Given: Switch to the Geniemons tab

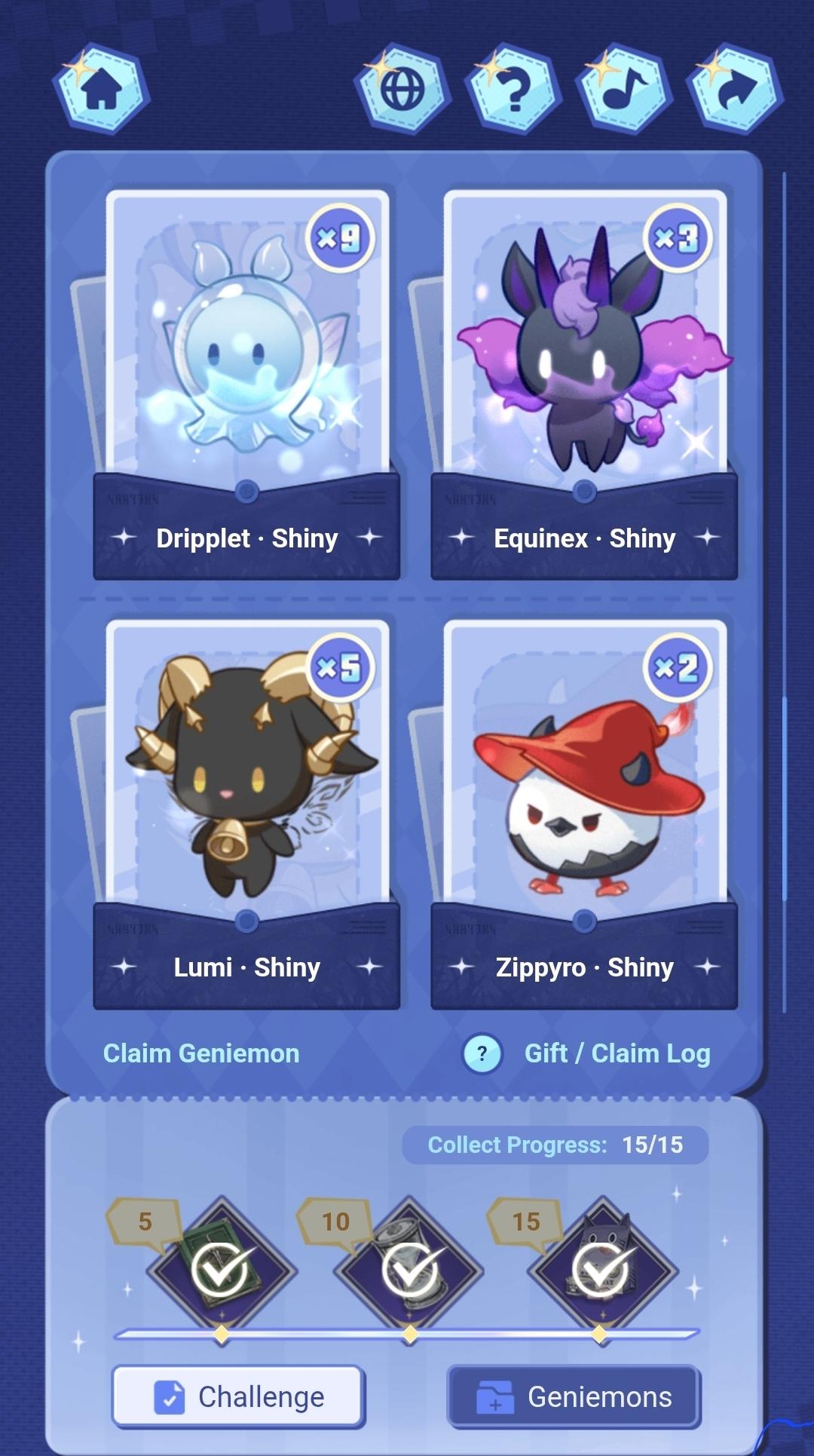Looking at the screenshot, I should [574, 1397].
